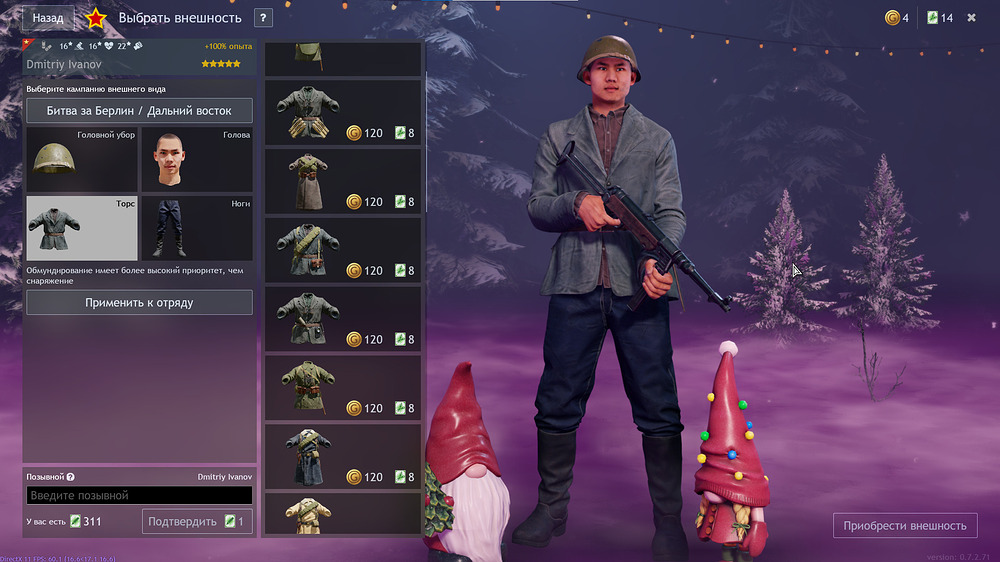Confirm the callsign with Подтвердить
The image size is (1000, 562).
click(197, 521)
